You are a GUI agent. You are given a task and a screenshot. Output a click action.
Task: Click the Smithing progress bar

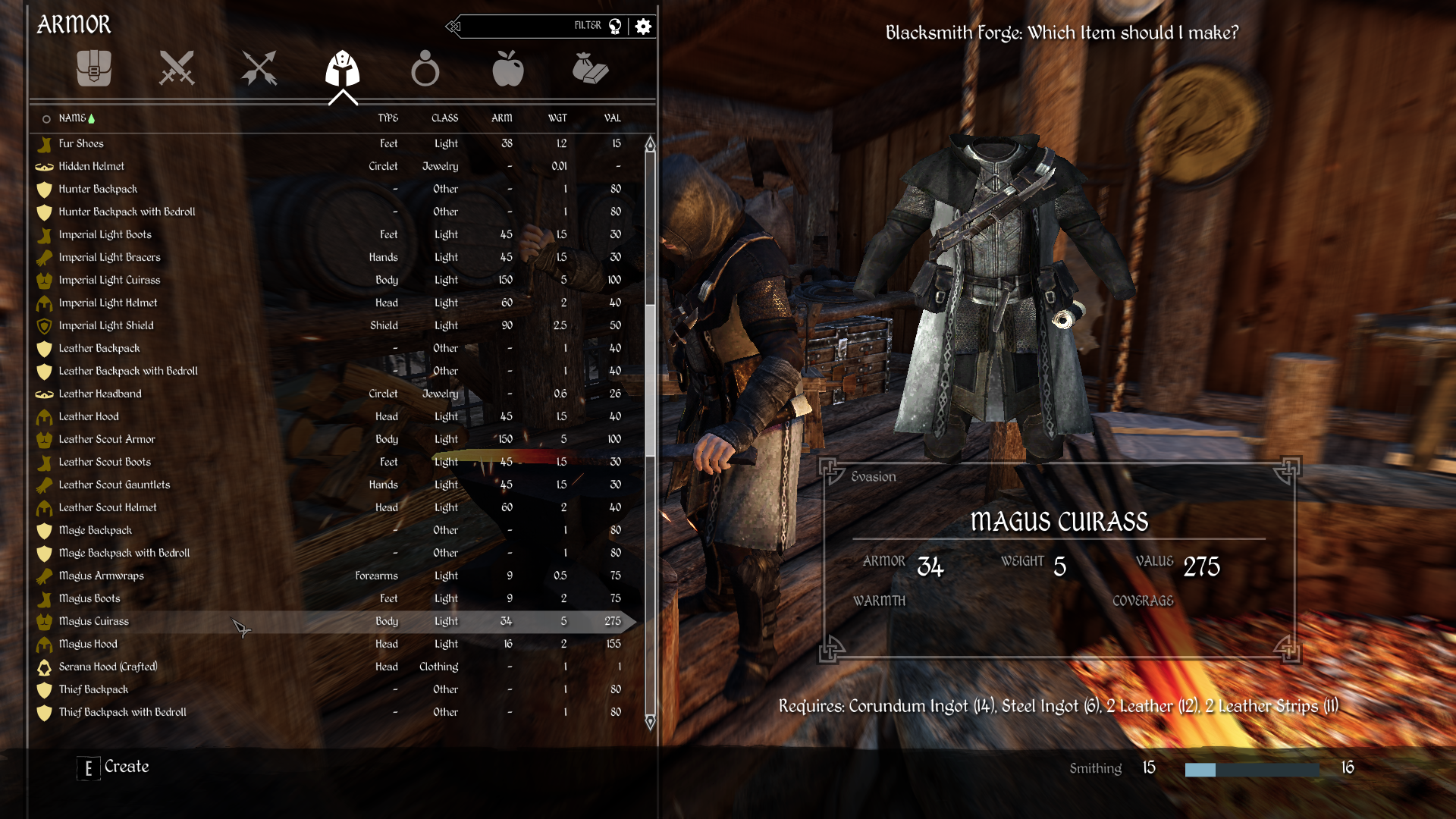[x=1251, y=768]
